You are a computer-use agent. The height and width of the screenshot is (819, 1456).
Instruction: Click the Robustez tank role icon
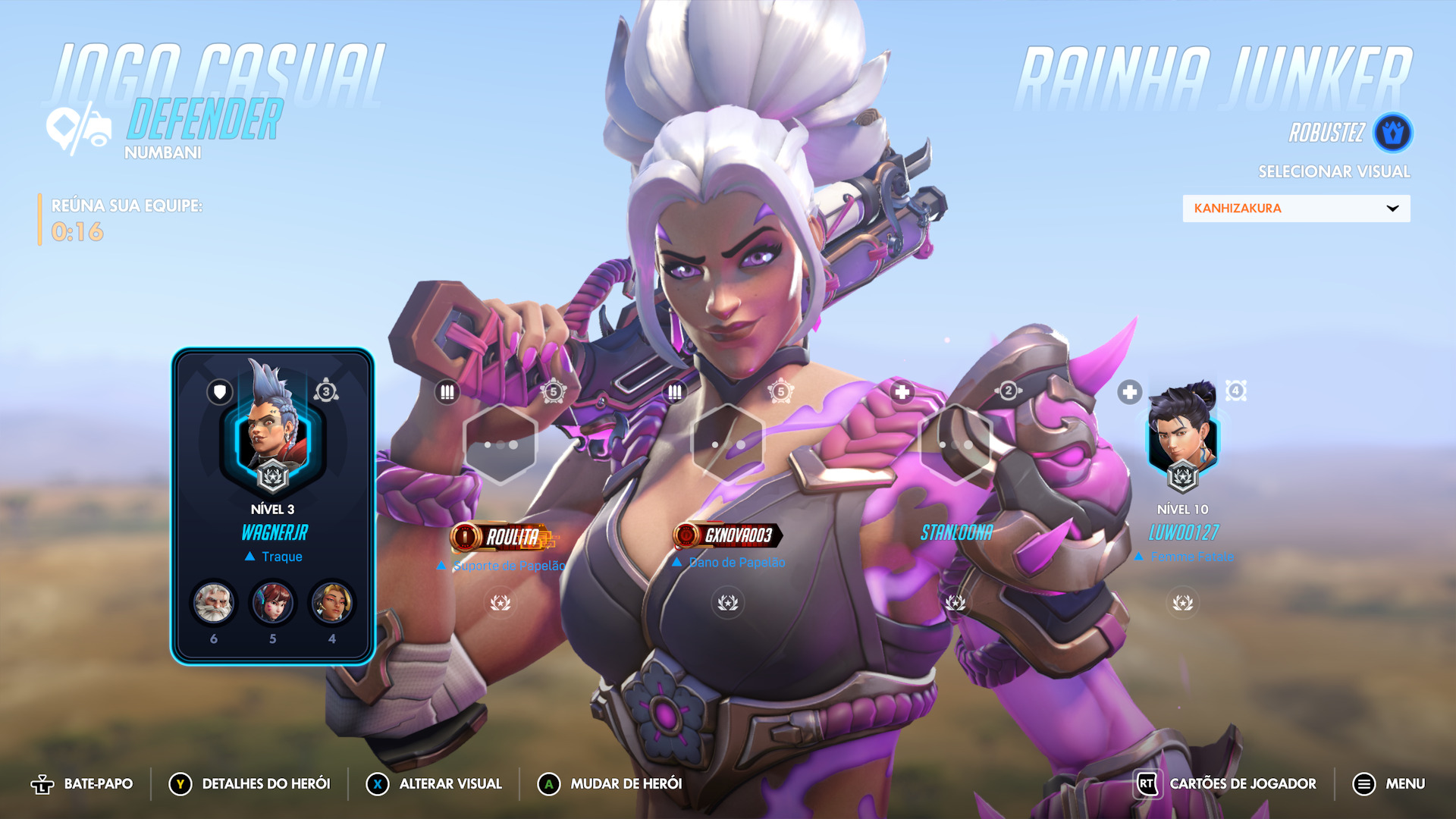point(1392,133)
